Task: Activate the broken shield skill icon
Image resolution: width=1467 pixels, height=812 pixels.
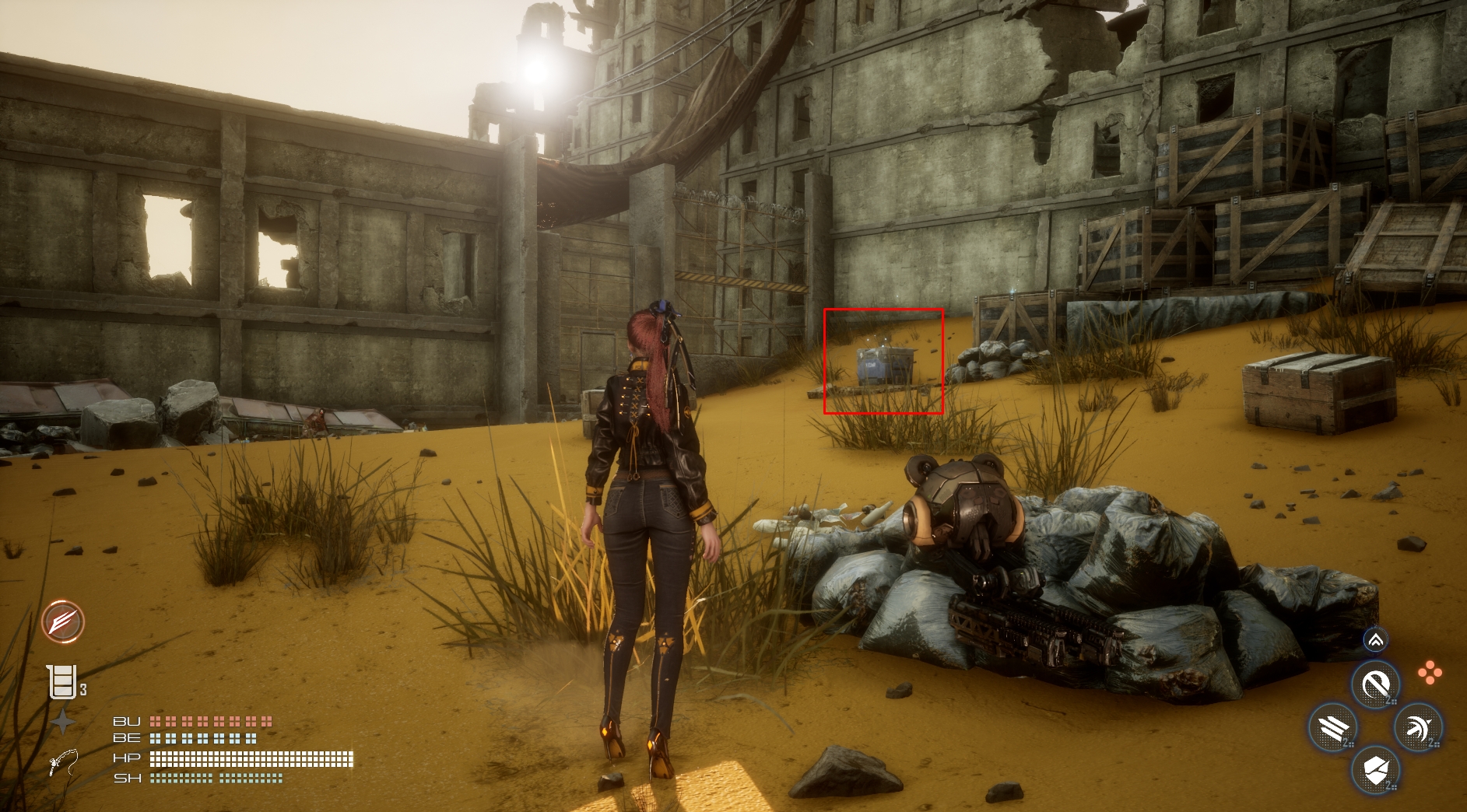Action: (1376, 771)
